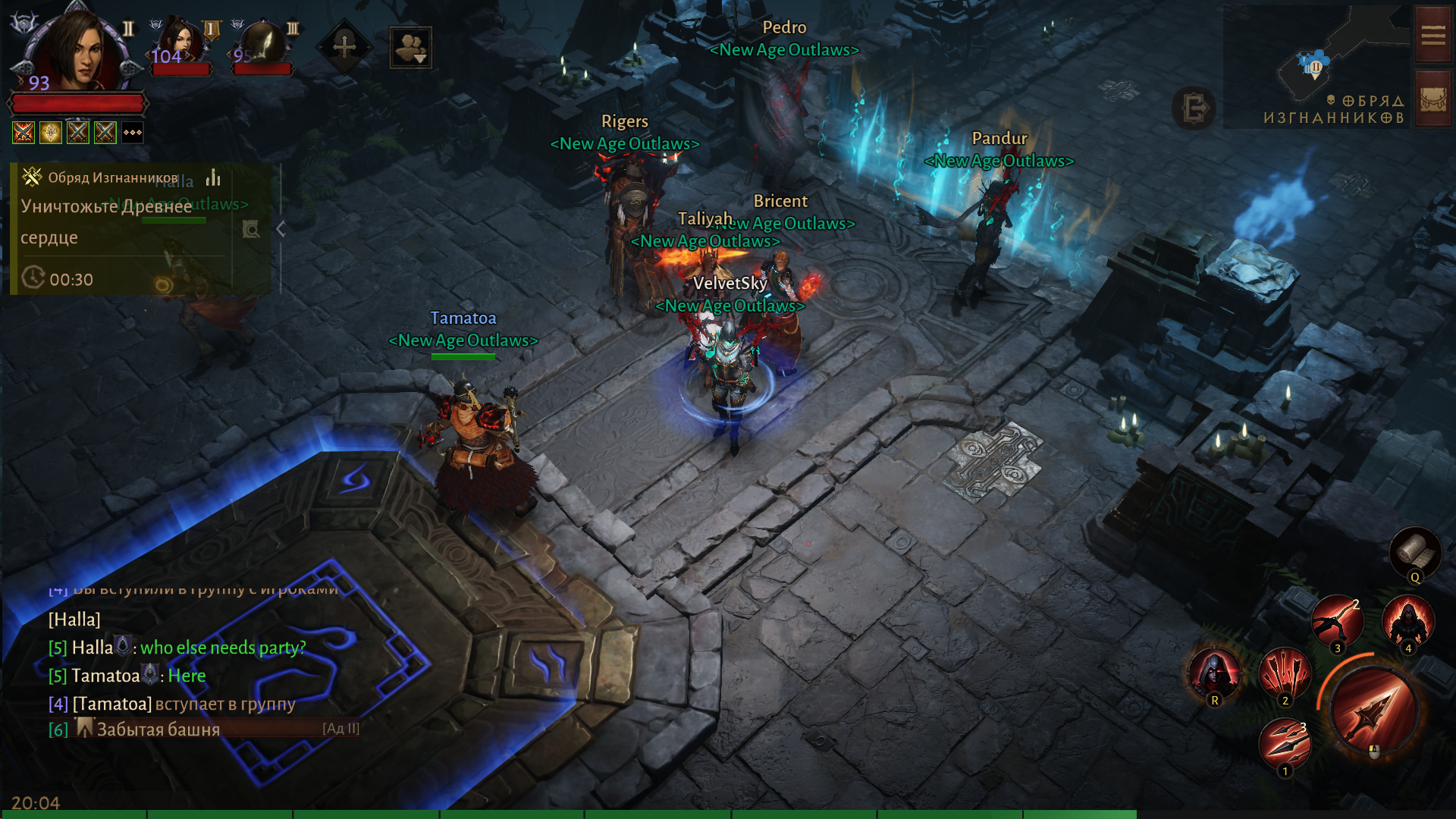Use the crossbow shot skill
The height and width of the screenshot is (819, 1456).
[x=1338, y=622]
